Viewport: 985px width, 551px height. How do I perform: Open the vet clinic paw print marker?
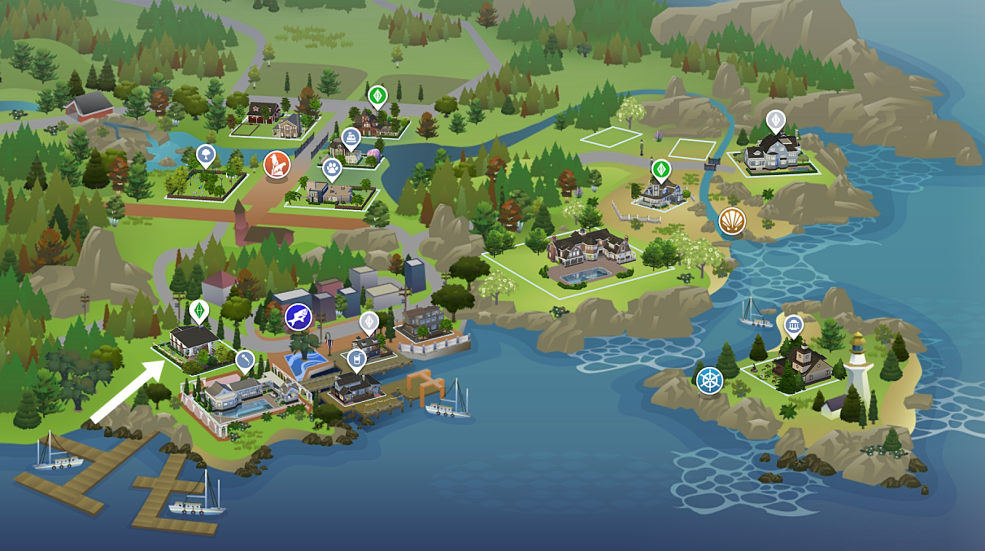(333, 170)
